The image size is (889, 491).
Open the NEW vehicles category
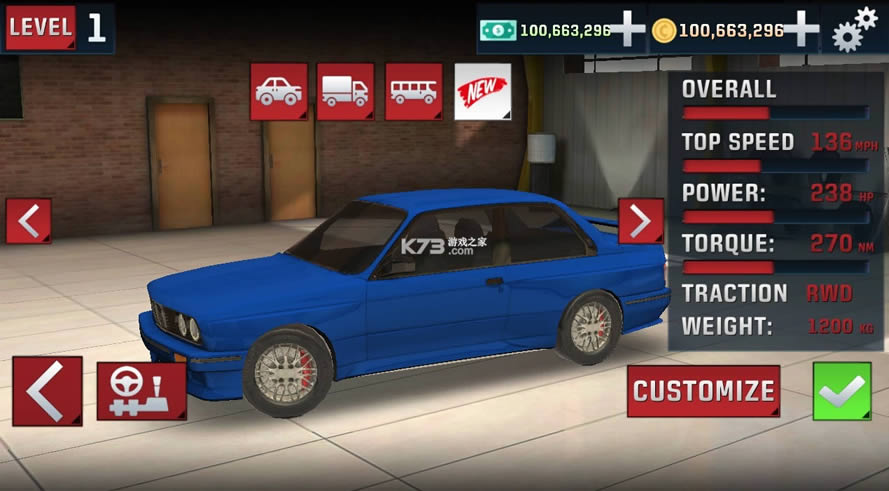482,92
